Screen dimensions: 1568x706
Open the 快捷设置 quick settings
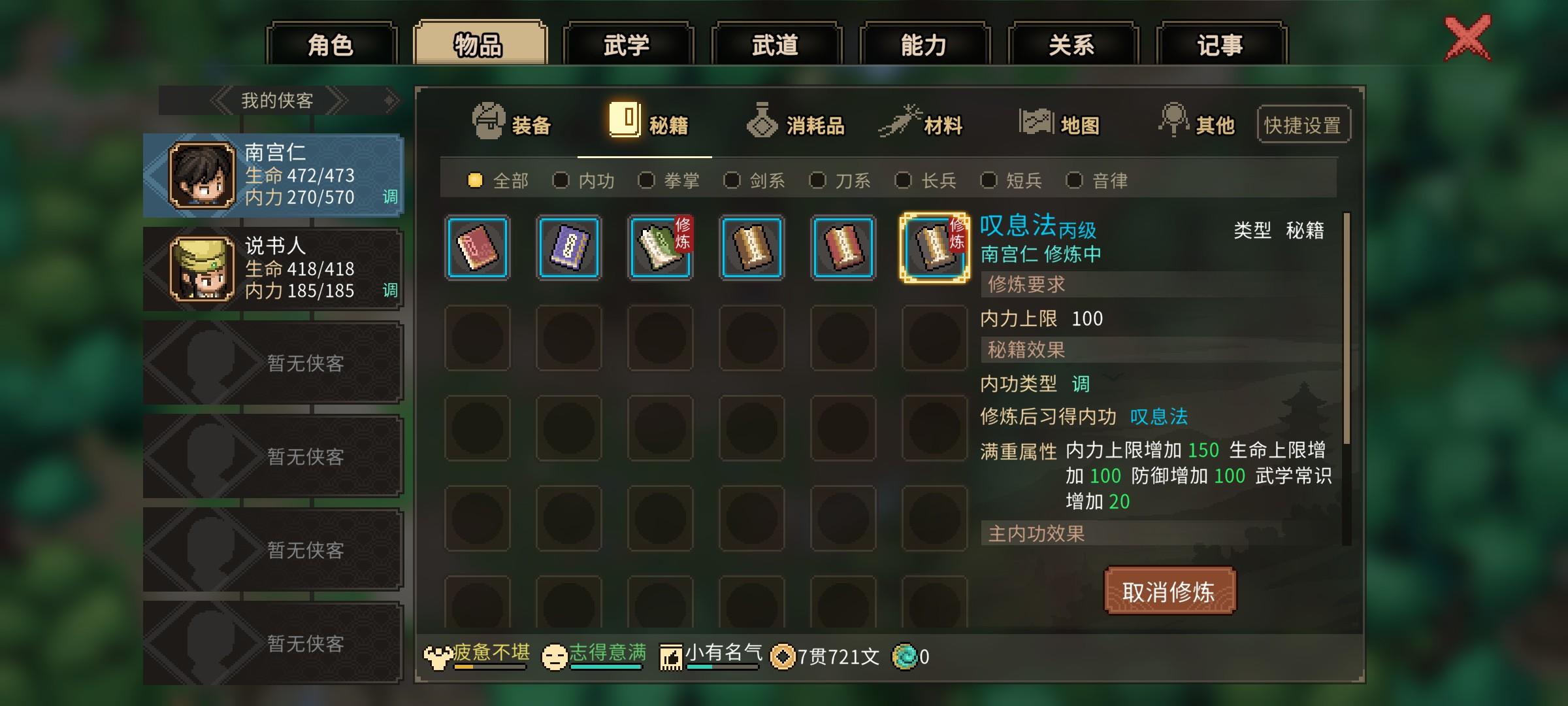[1303, 124]
